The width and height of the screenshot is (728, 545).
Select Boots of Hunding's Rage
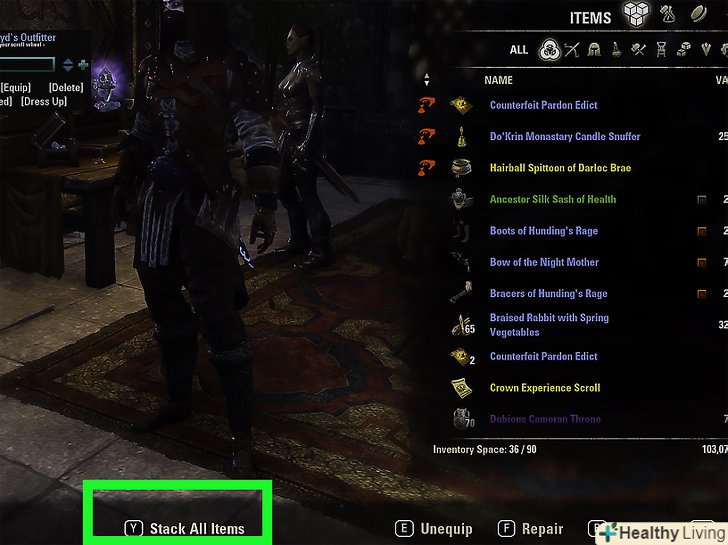point(543,231)
